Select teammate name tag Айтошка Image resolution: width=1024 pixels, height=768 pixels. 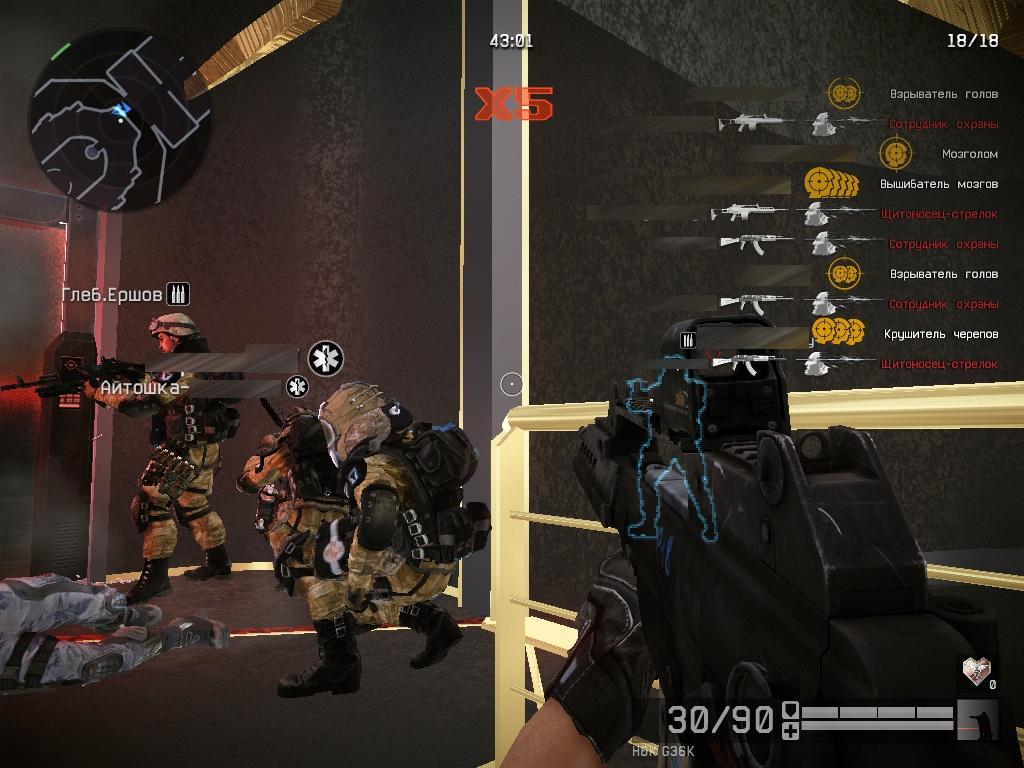[x=140, y=386]
